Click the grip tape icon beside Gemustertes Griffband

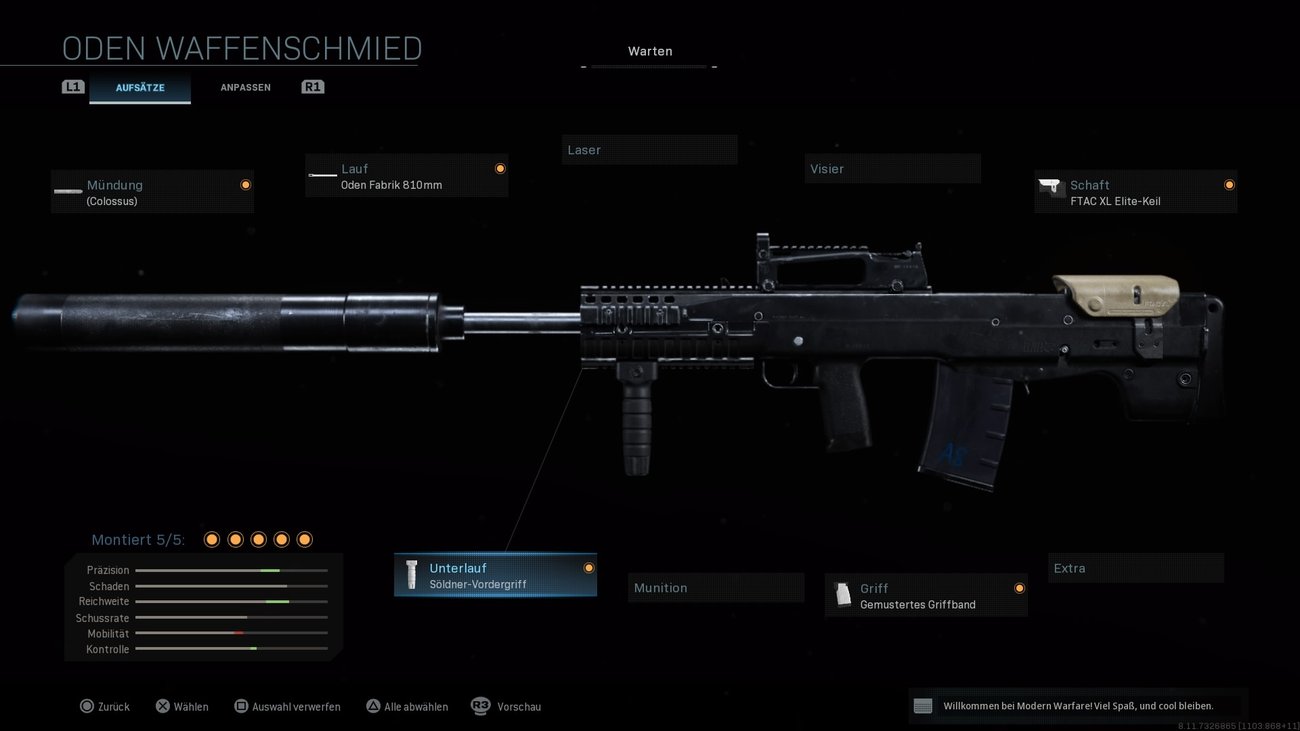[x=843, y=595]
